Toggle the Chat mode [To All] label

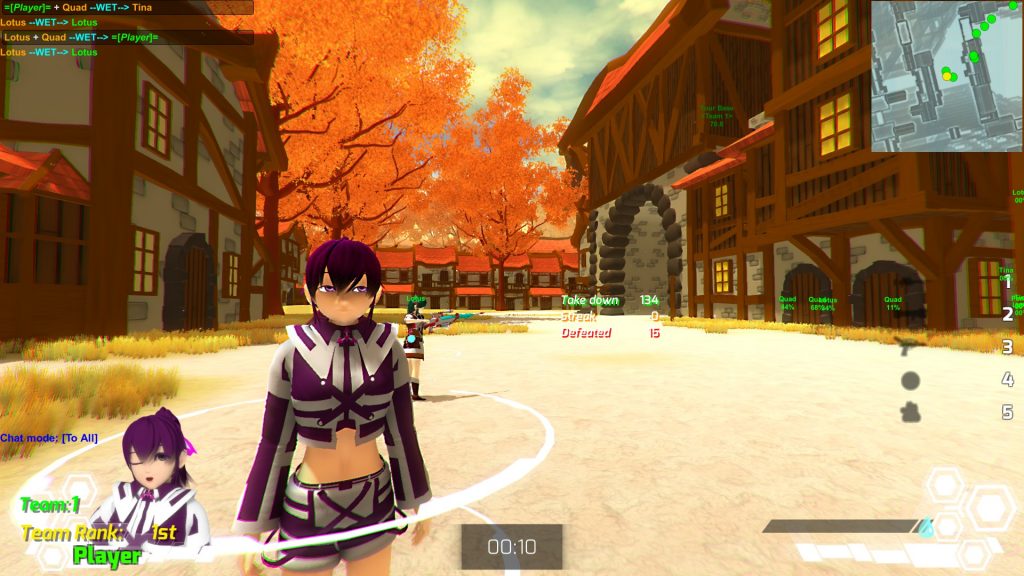click(x=49, y=438)
